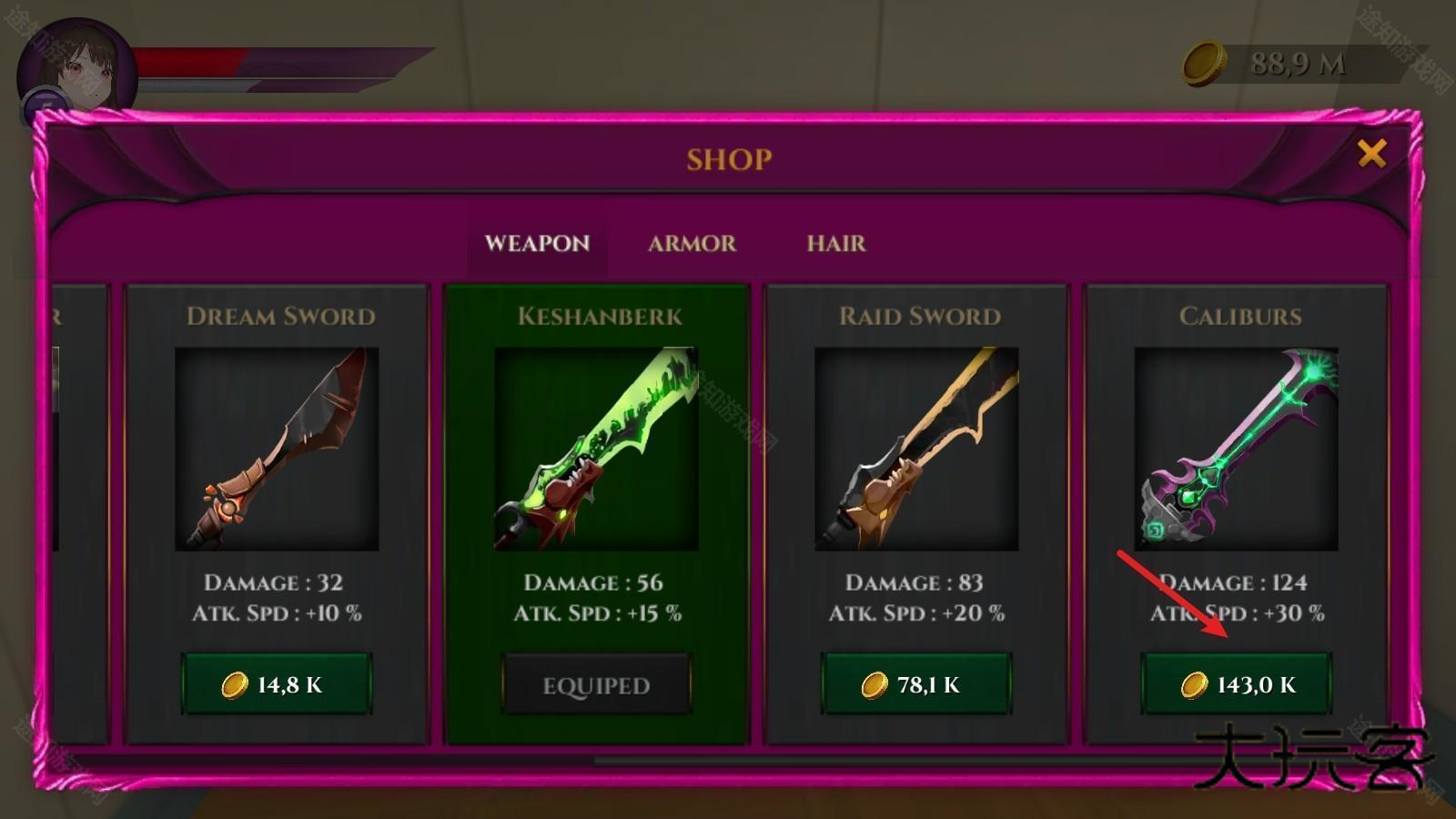Buy Caliburs for 143,0 K
1456x819 pixels.
[x=1237, y=684]
